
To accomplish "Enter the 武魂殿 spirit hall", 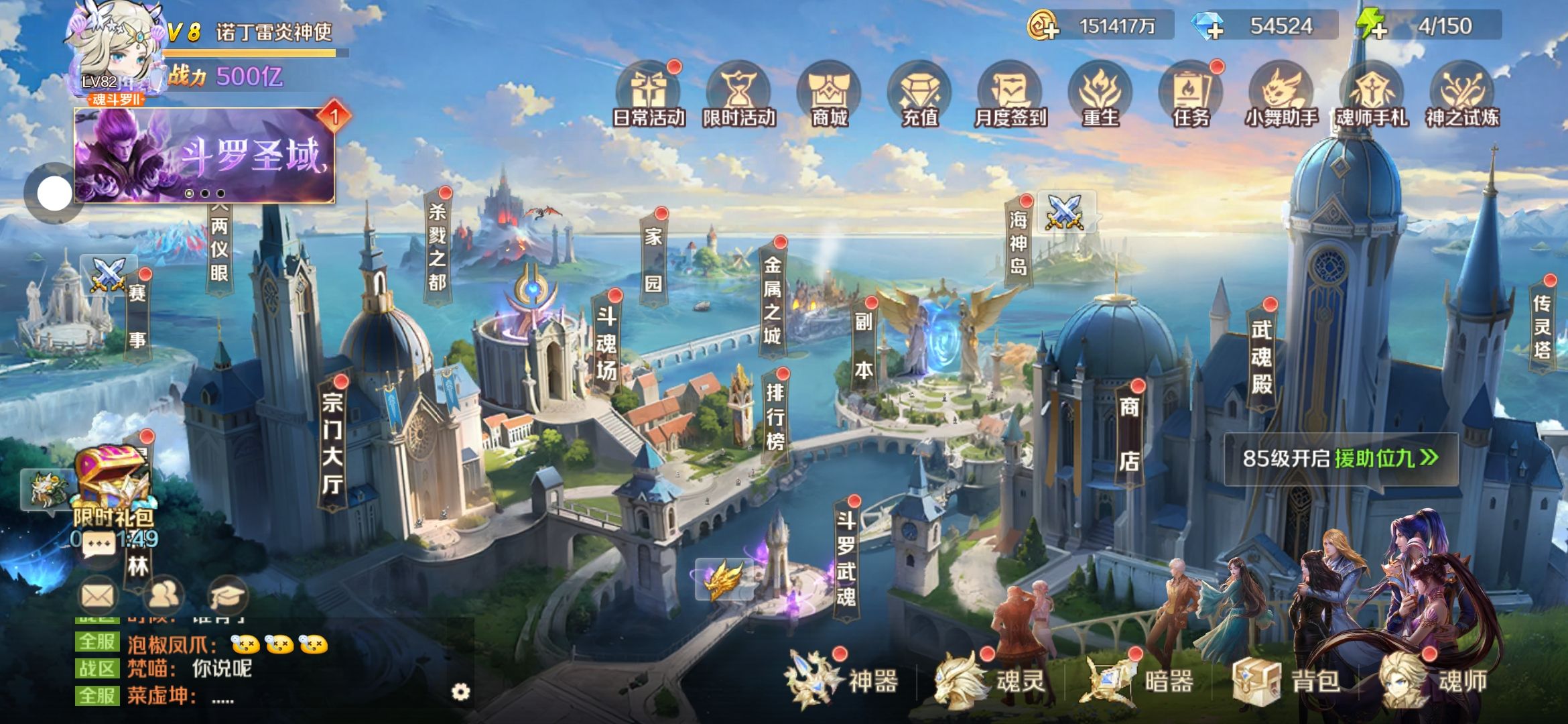I will (x=1262, y=355).
